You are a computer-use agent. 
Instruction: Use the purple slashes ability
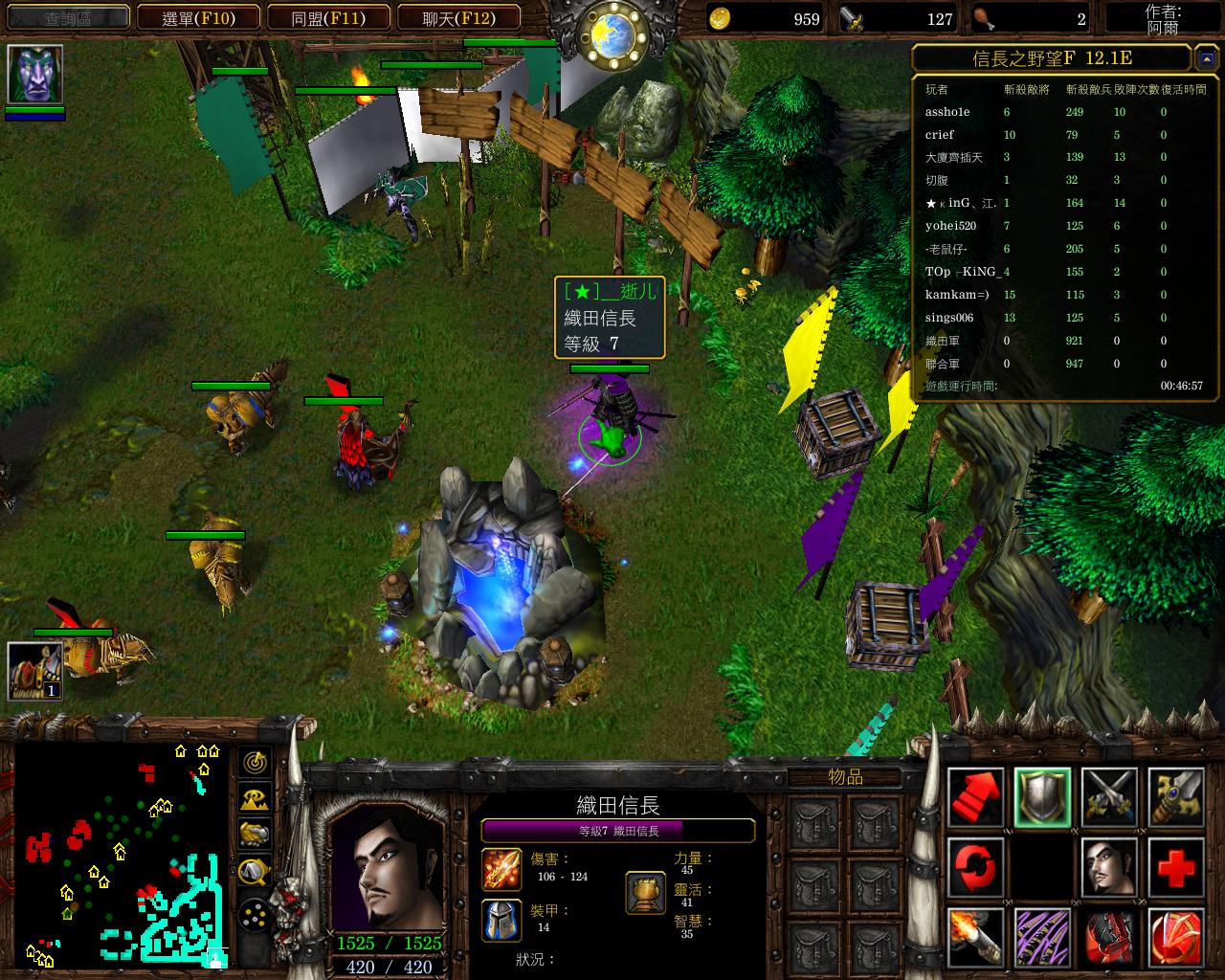point(1042,936)
